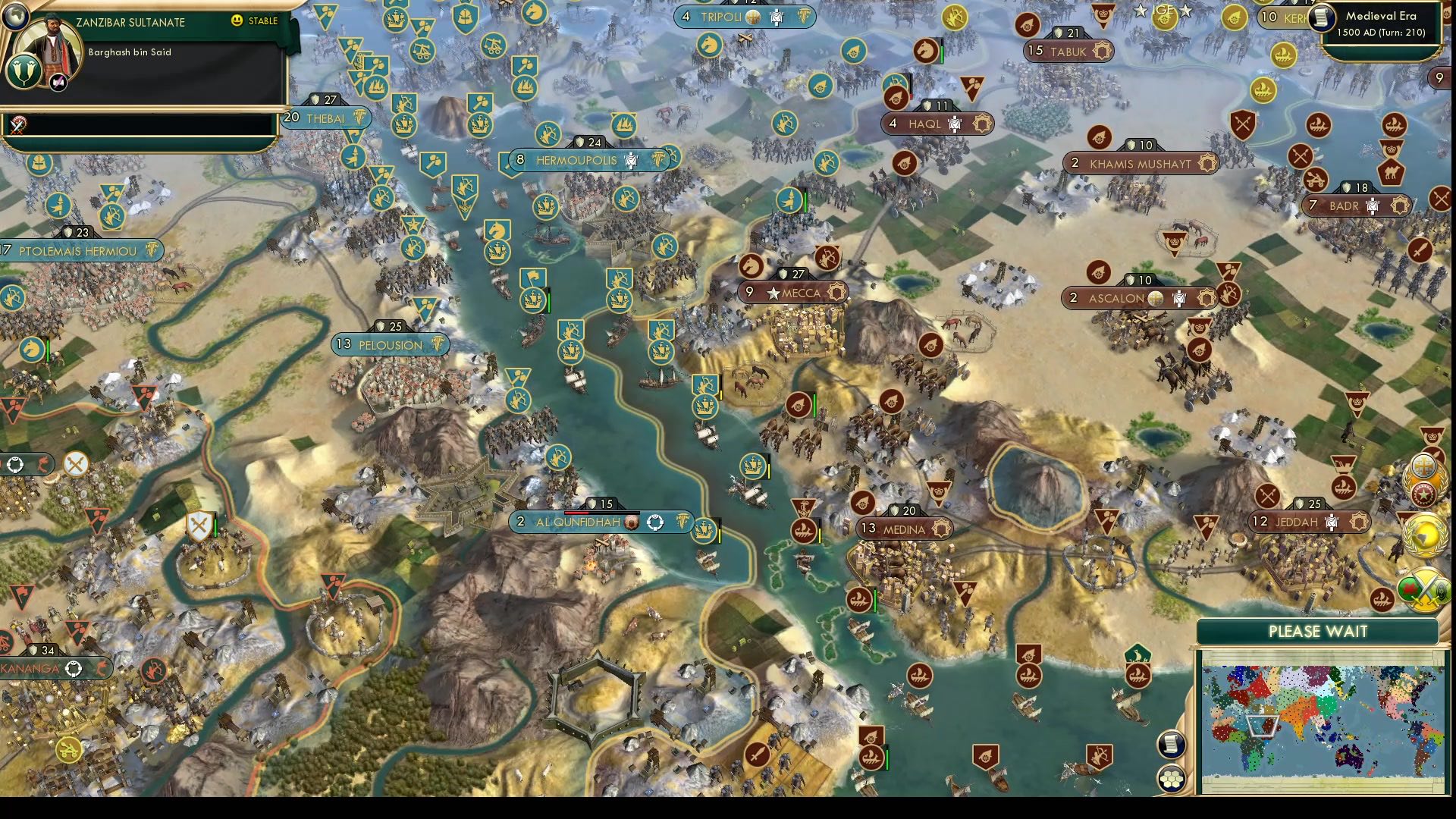Click the production icon on Medina's banner
The width and height of the screenshot is (1456, 819).
click(941, 529)
